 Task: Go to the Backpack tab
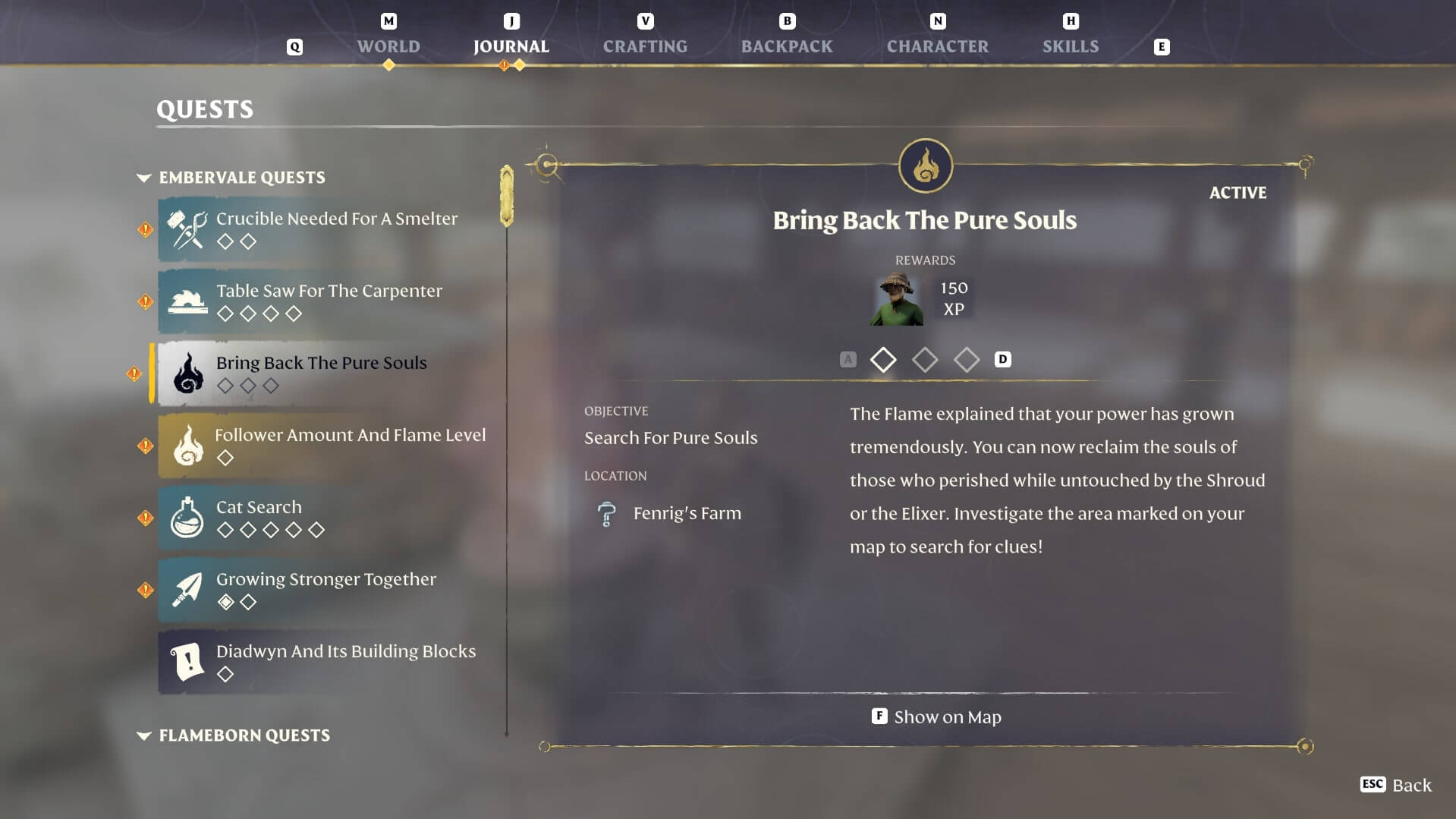787,46
